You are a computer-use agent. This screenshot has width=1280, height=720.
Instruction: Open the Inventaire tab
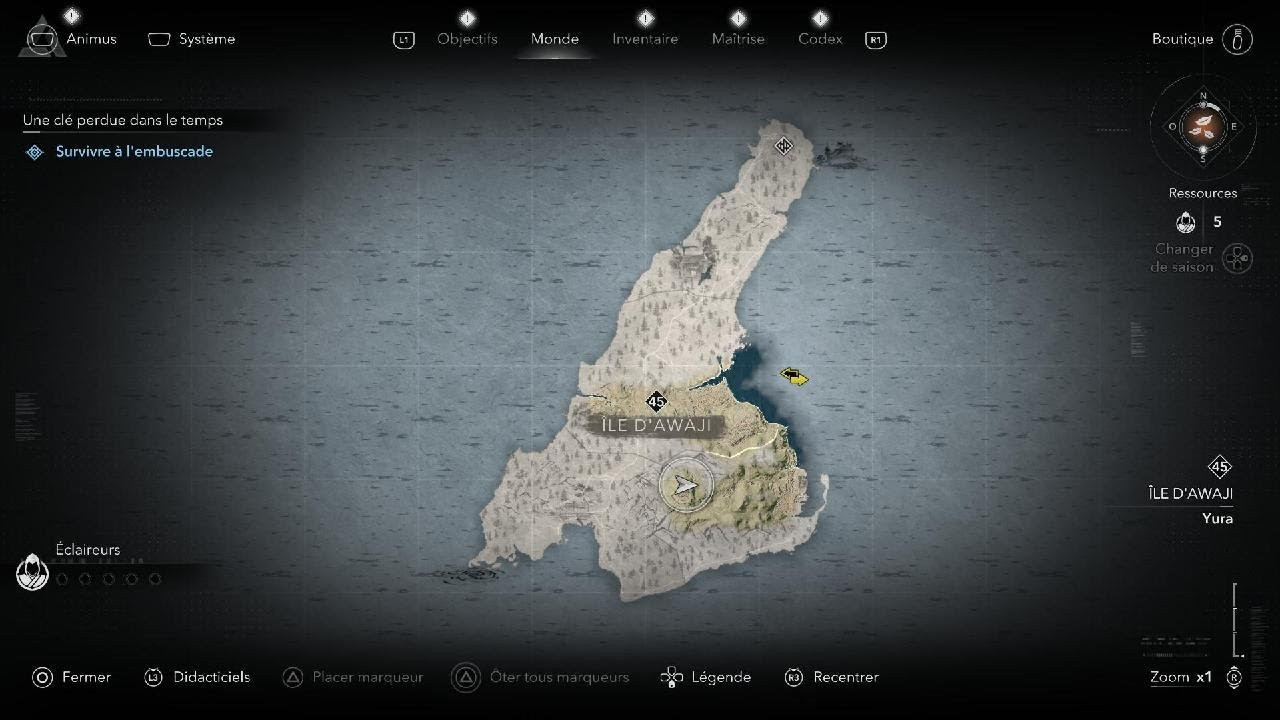pyautogui.click(x=645, y=39)
